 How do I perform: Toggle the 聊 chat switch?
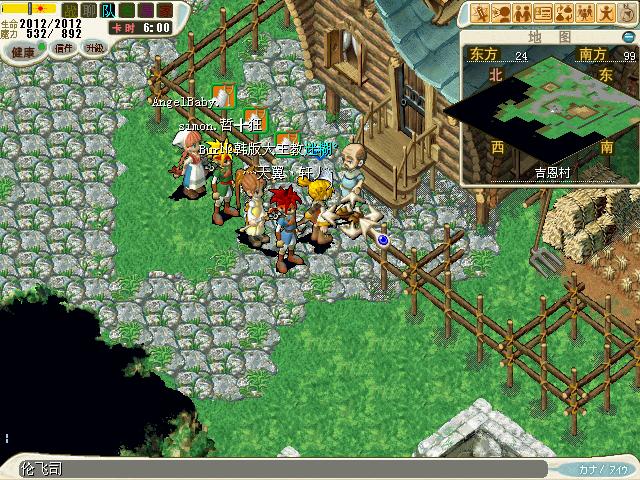click(88, 10)
